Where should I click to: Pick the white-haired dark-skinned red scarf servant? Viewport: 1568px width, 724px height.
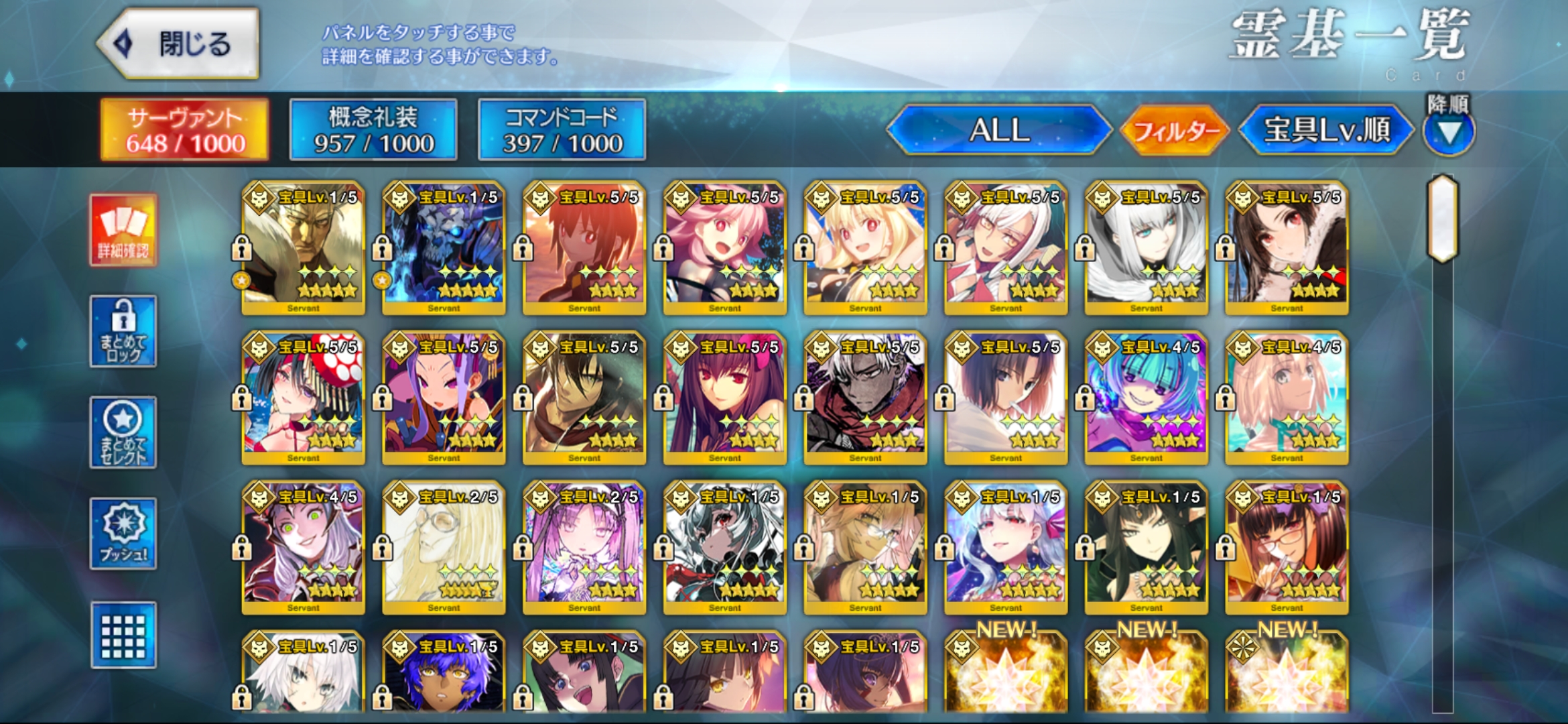[x=865, y=398]
